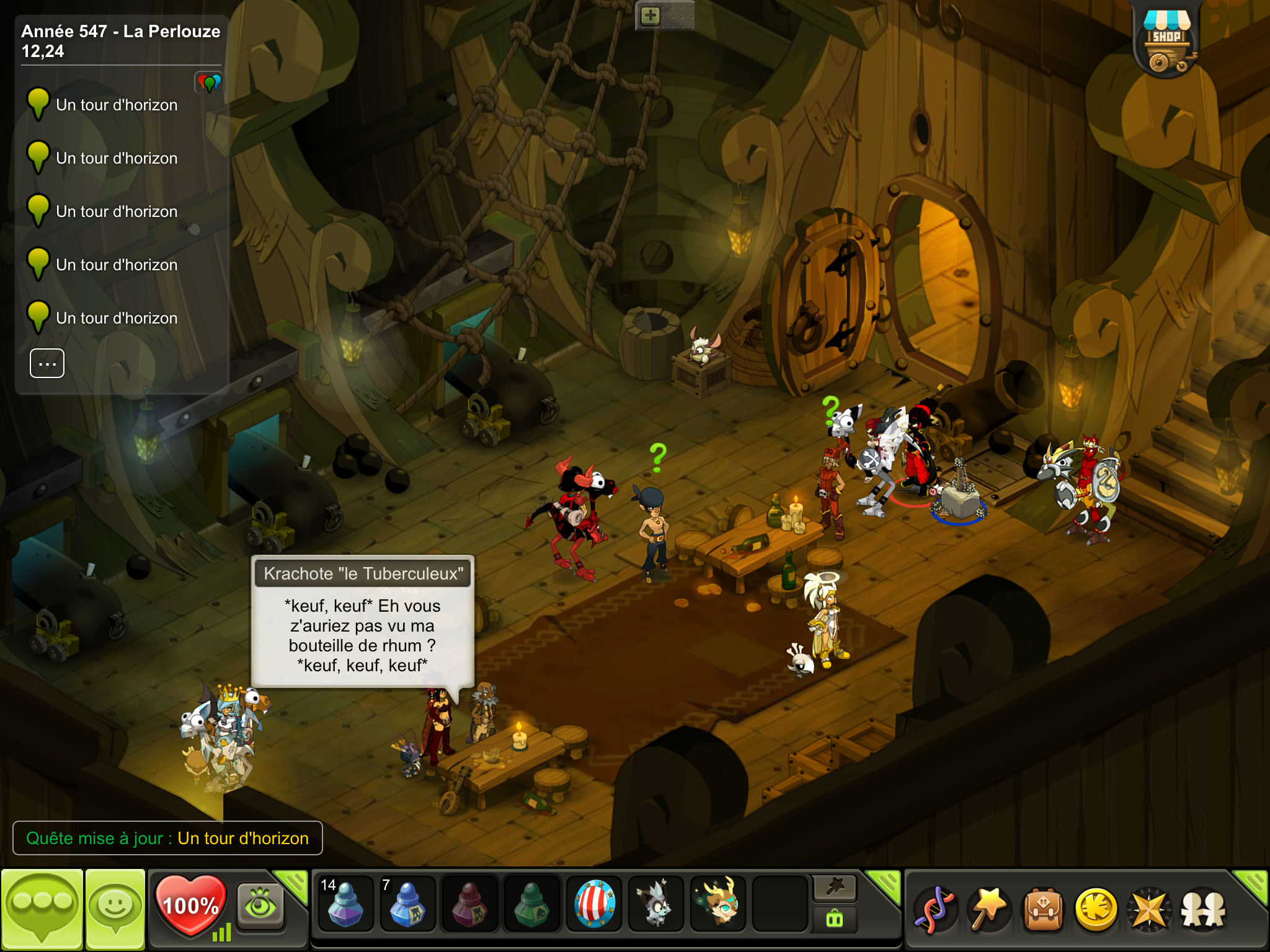Open the smiley emote menu

[115, 907]
